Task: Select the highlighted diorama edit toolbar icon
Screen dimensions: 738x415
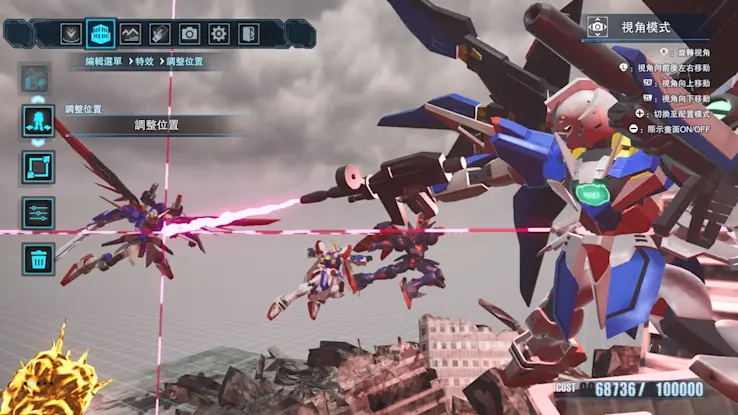Action: (x=100, y=33)
